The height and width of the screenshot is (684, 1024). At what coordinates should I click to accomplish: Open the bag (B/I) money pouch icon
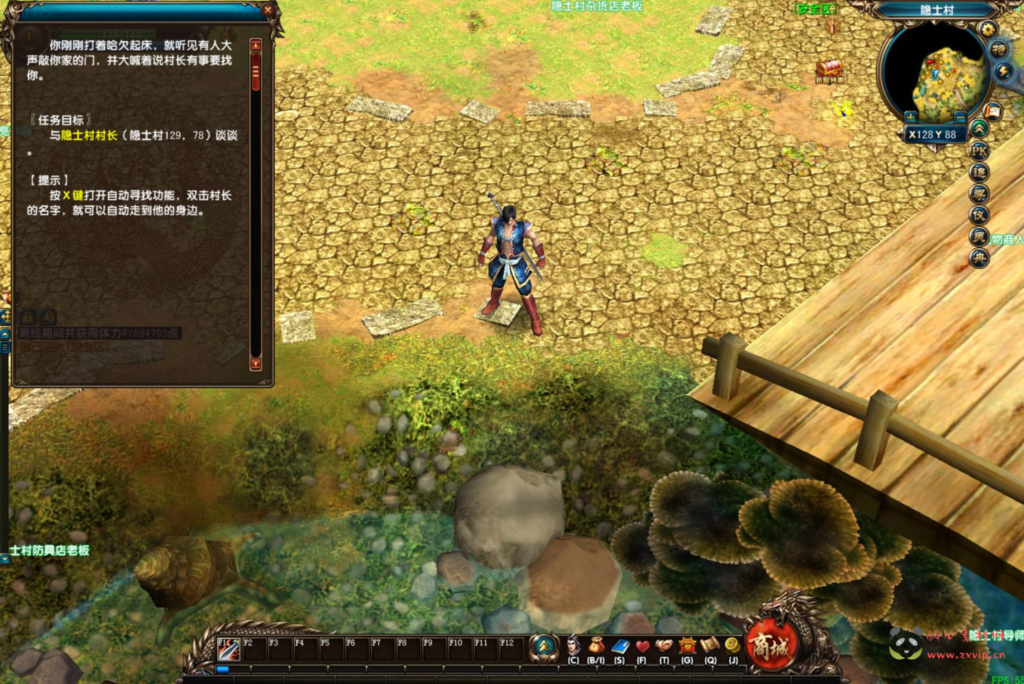tap(596, 646)
